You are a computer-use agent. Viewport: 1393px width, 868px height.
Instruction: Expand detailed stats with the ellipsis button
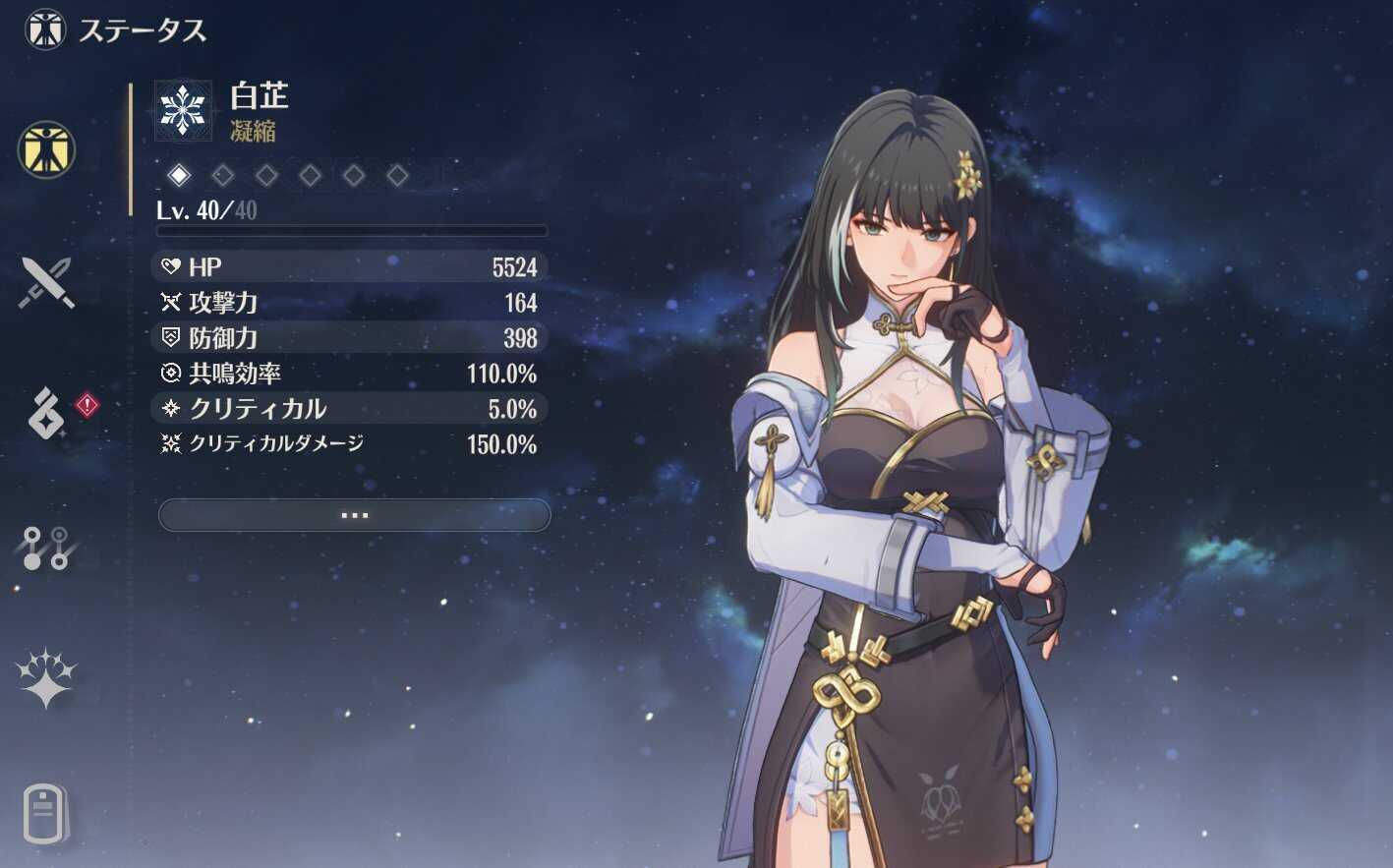pos(354,515)
